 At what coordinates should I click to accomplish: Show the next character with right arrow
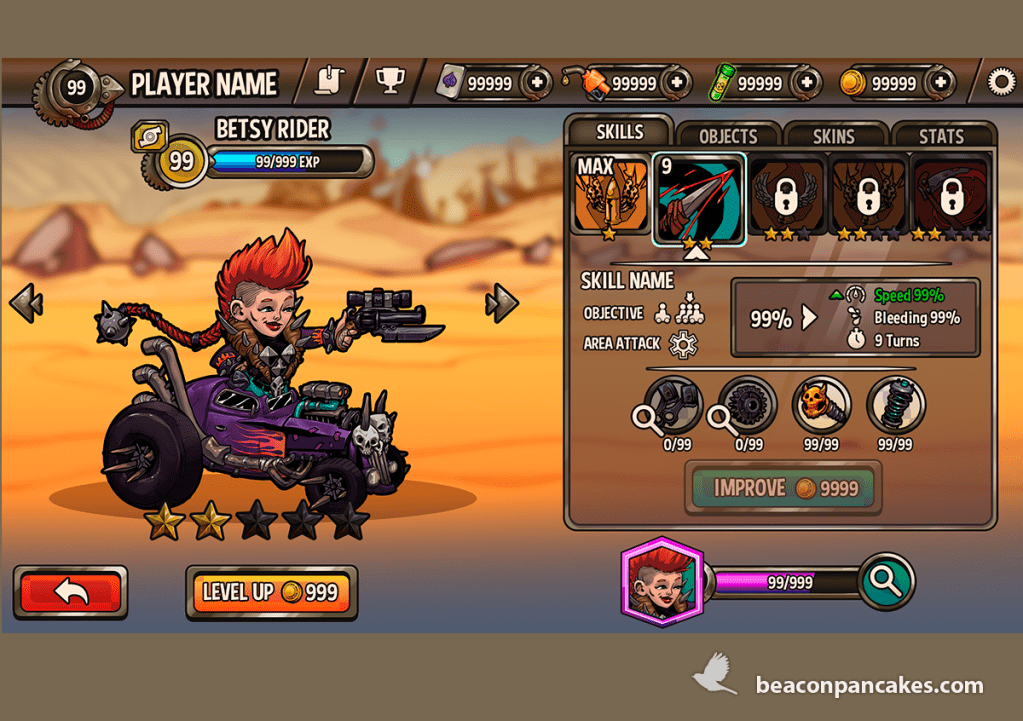pos(502,302)
